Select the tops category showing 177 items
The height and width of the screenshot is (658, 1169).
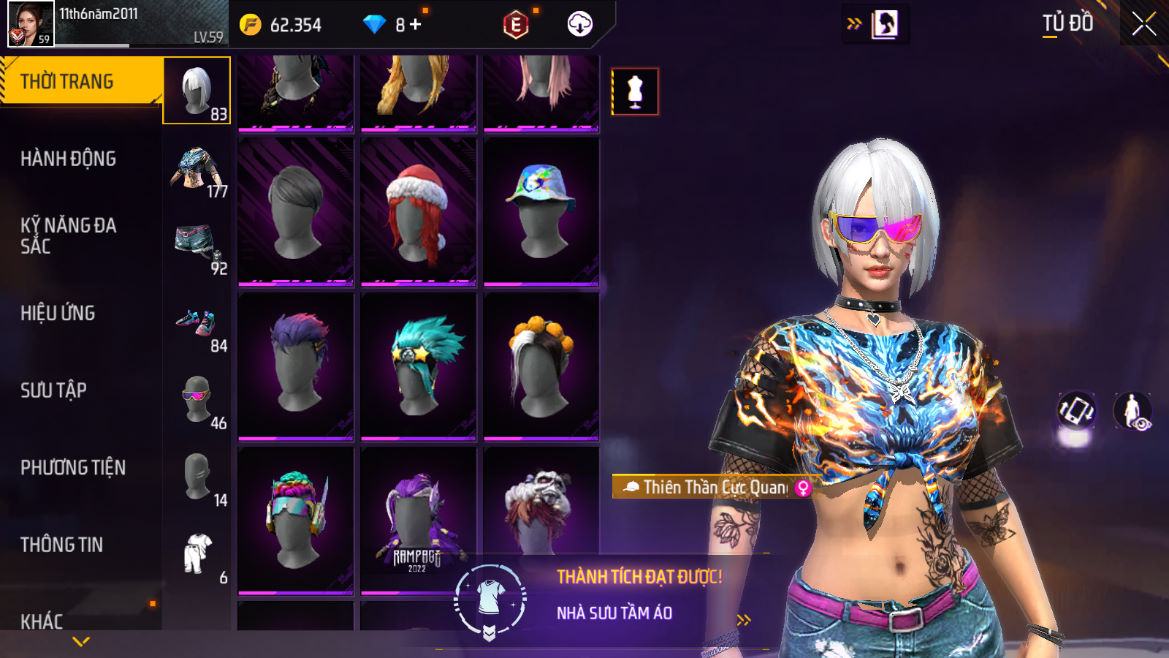(x=197, y=167)
